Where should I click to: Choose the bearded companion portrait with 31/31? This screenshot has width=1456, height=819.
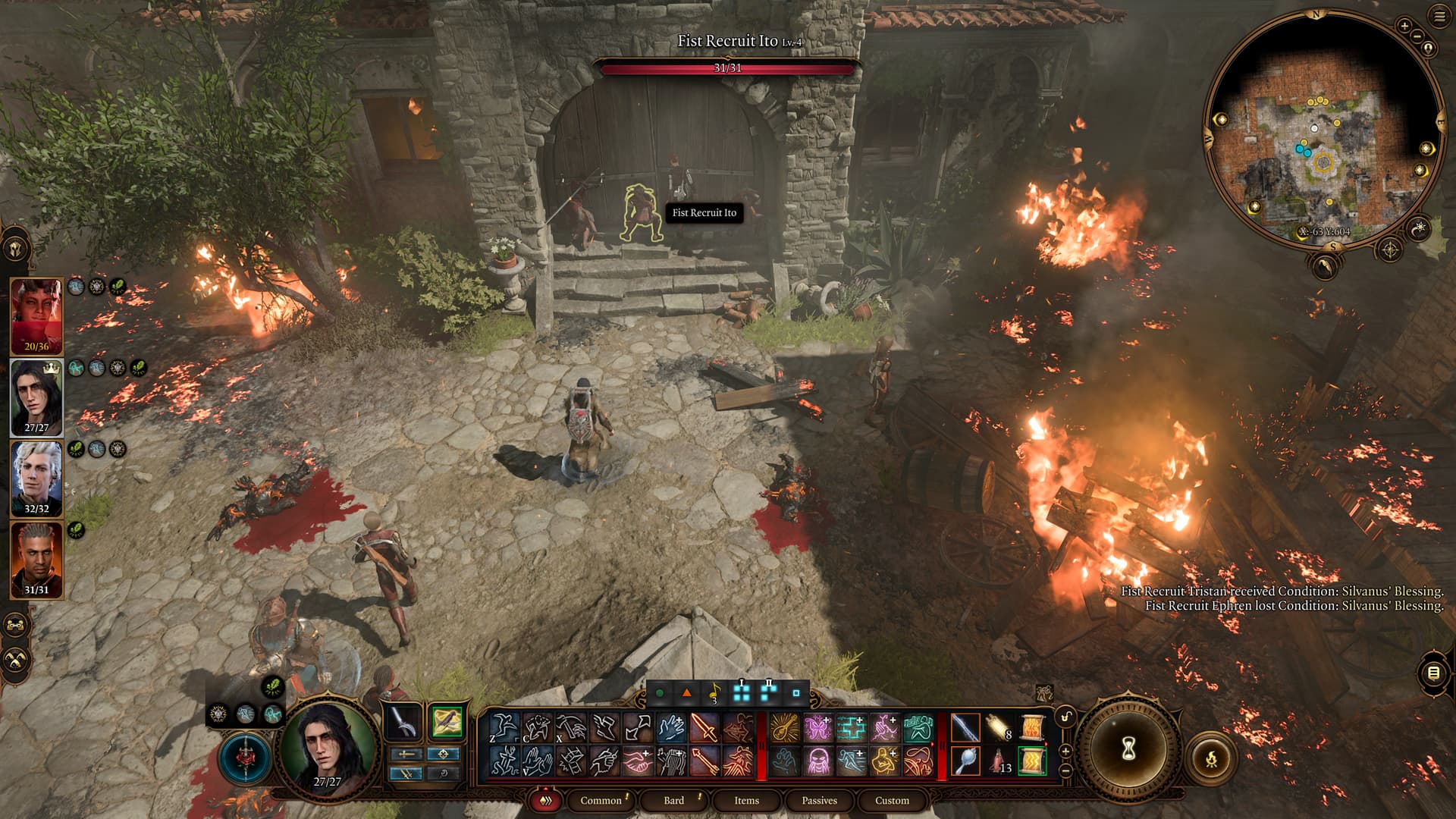pyautogui.click(x=36, y=560)
